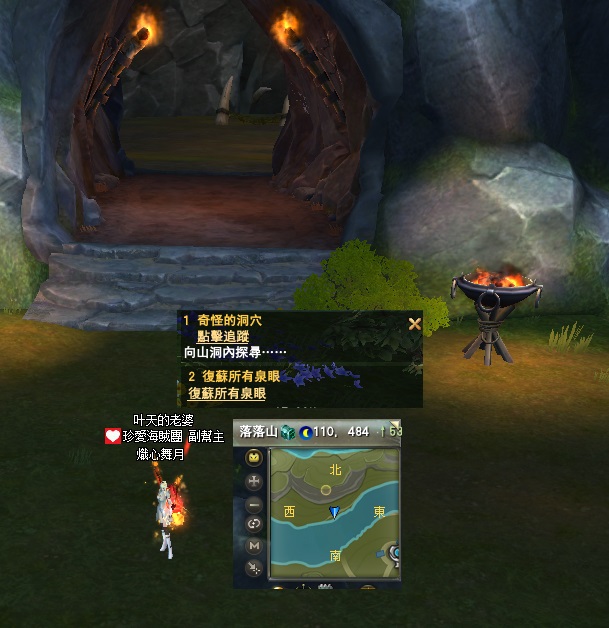Zoom out the minimap with minus button

tap(254, 503)
